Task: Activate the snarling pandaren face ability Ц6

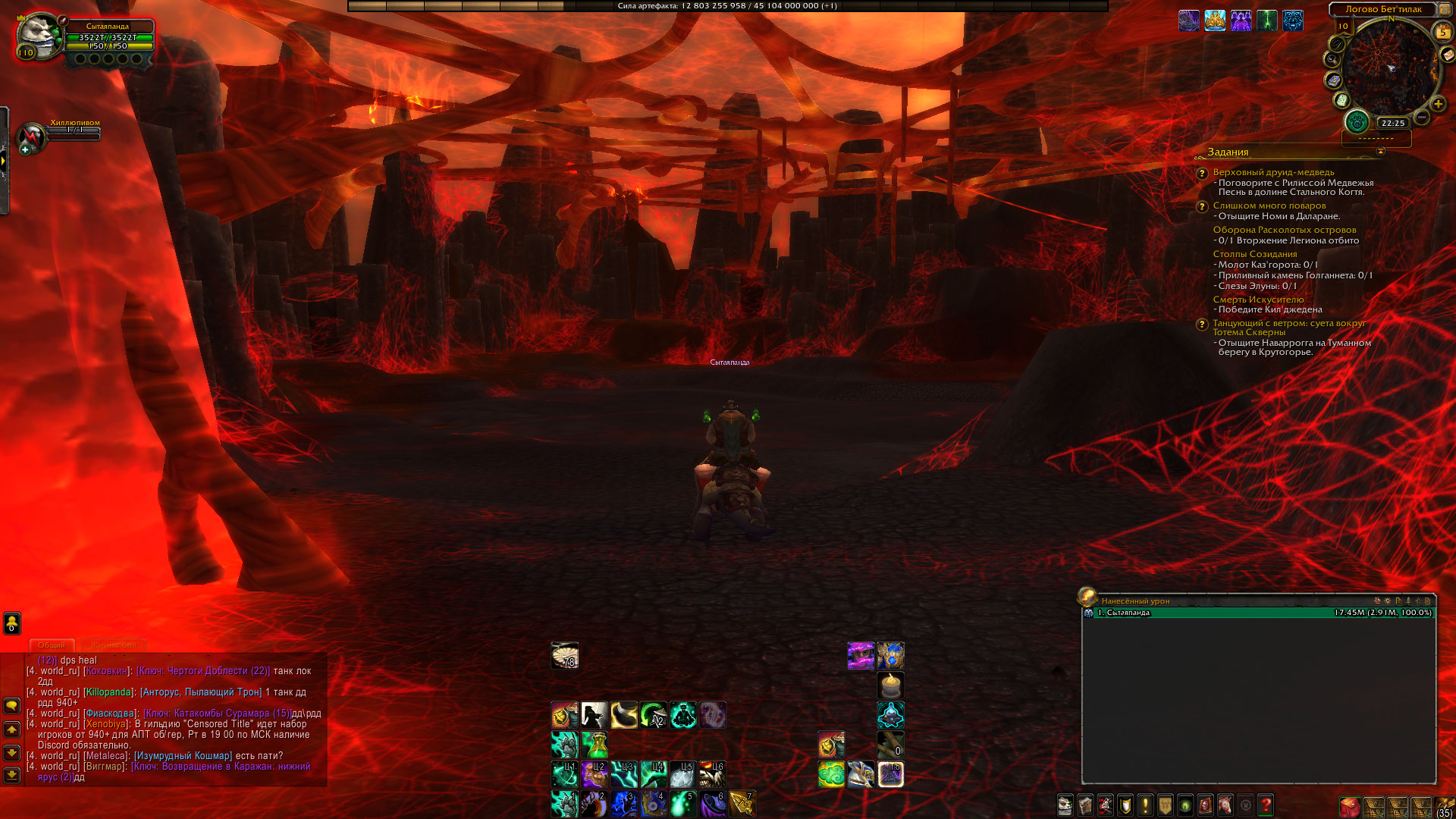Action: point(712,774)
